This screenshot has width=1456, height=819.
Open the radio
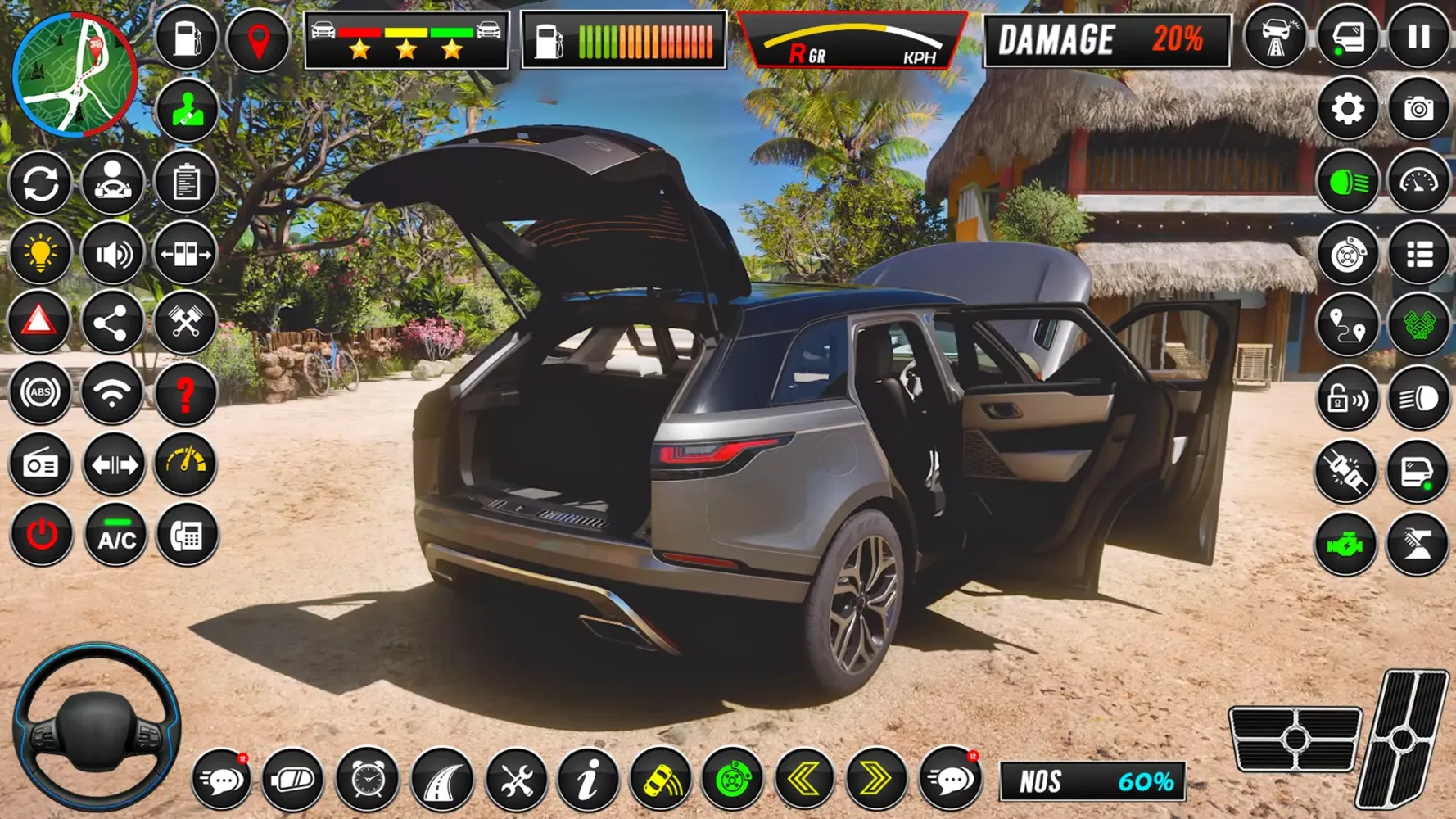pos(42,465)
